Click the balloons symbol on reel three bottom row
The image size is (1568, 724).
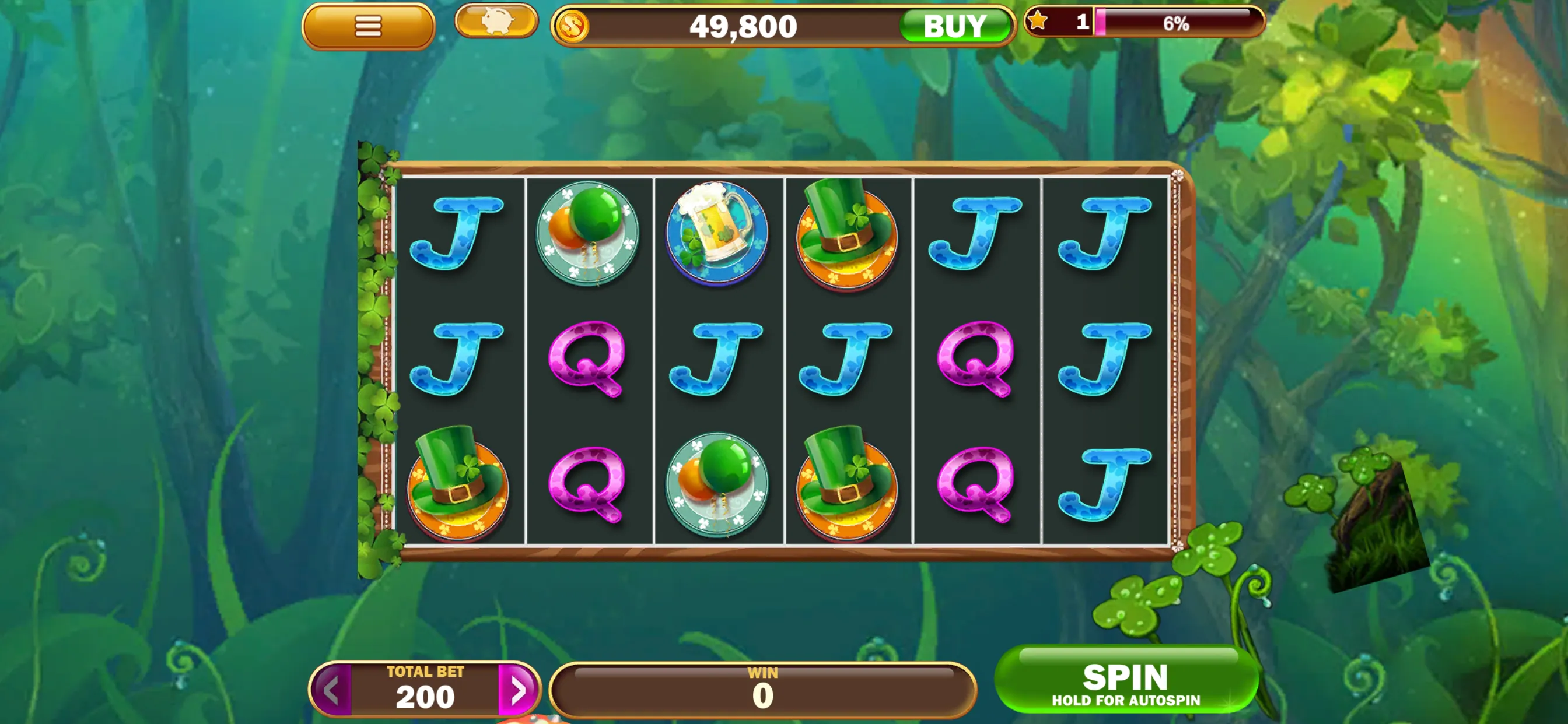tap(718, 484)
